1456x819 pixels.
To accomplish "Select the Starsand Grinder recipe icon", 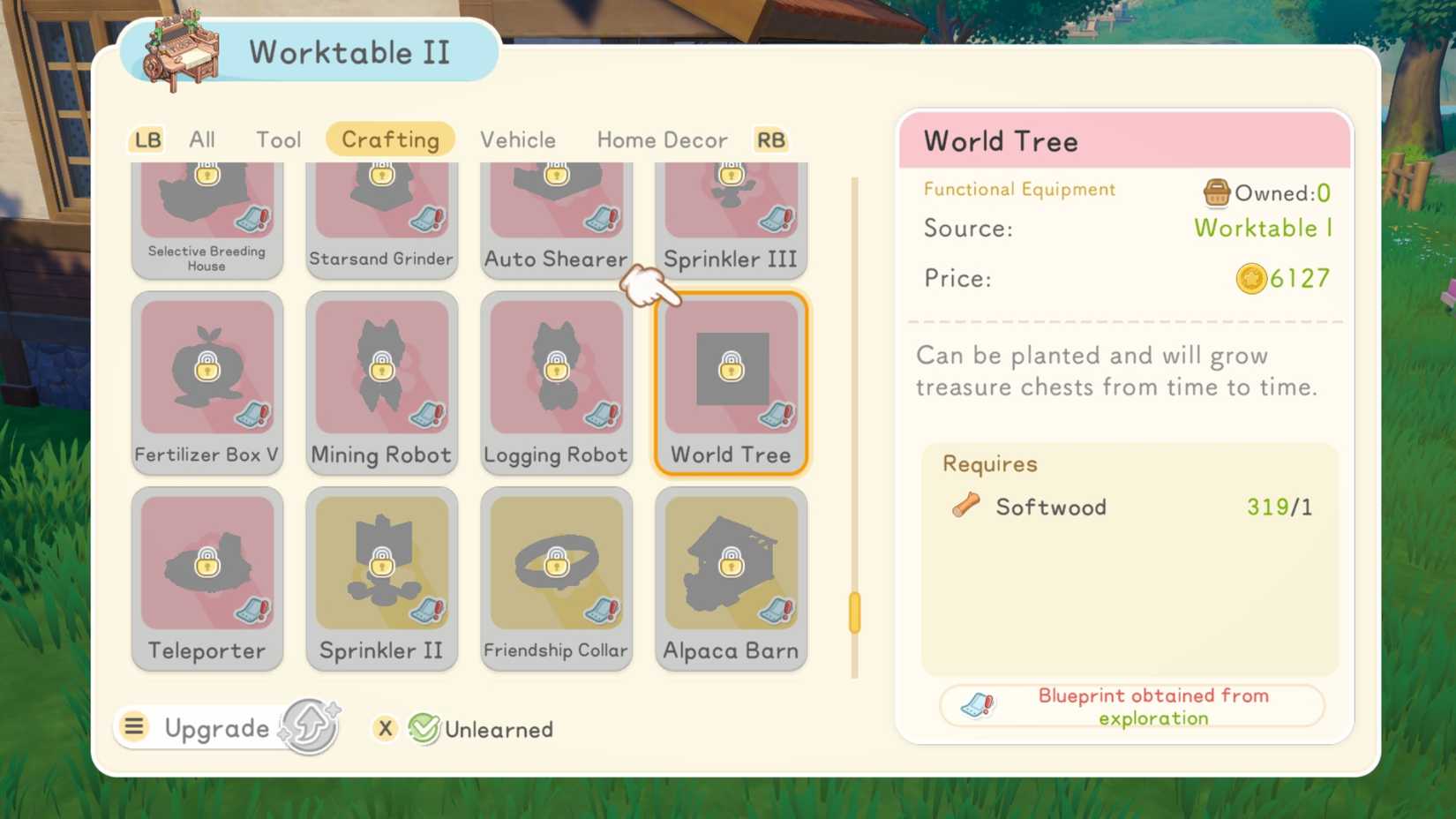I will (x=381, y=203).
